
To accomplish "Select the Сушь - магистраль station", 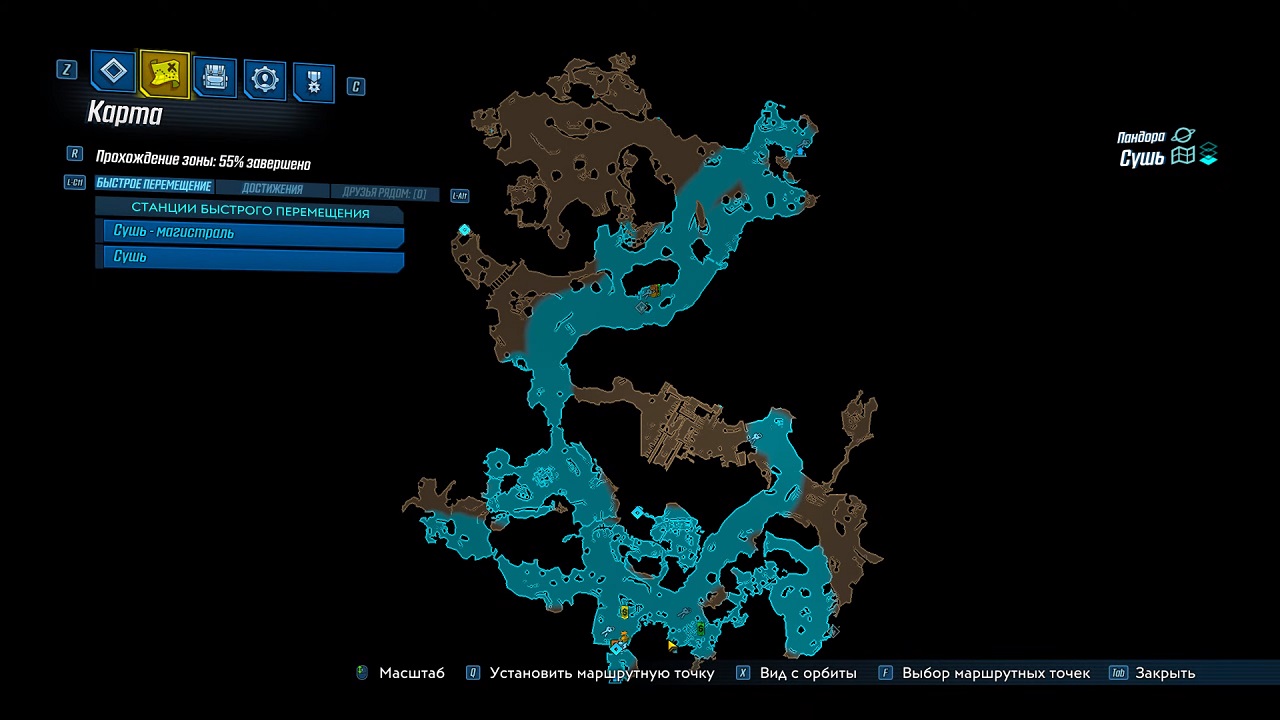I will (x=250, y=231).
